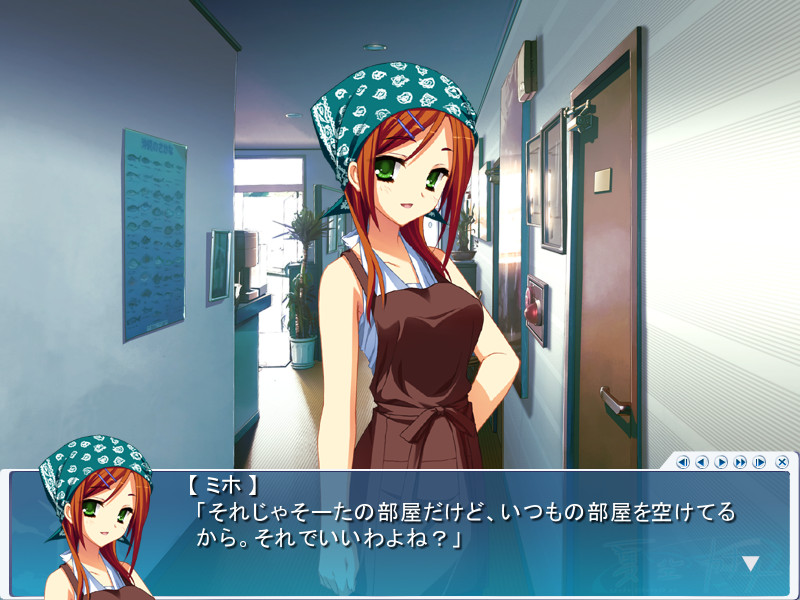The image size is (800, 600).
Task: Click the single left arrow rewind button
Action: pos(702,462)
